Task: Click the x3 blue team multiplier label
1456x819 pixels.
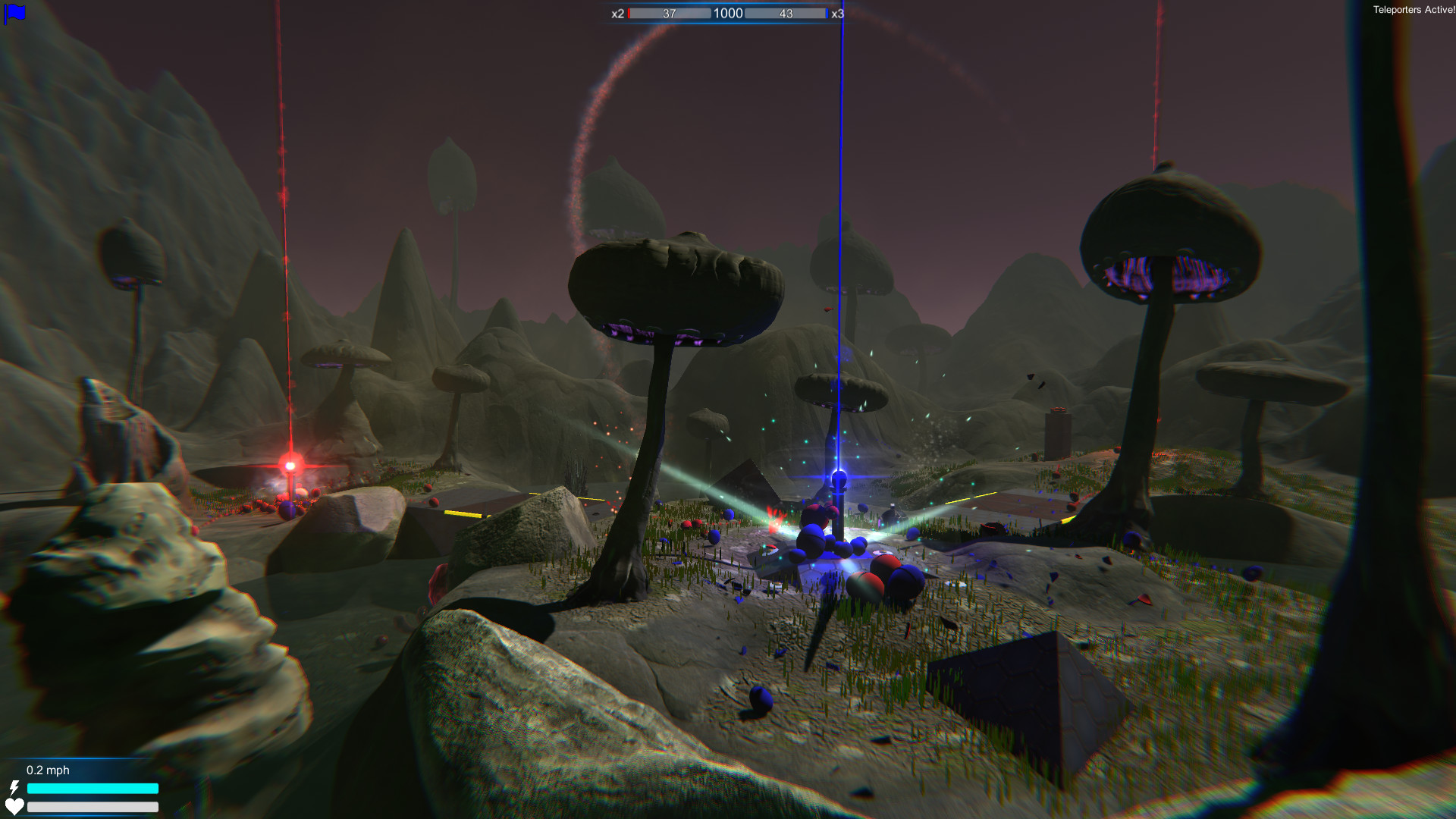Action: point(838,14)
